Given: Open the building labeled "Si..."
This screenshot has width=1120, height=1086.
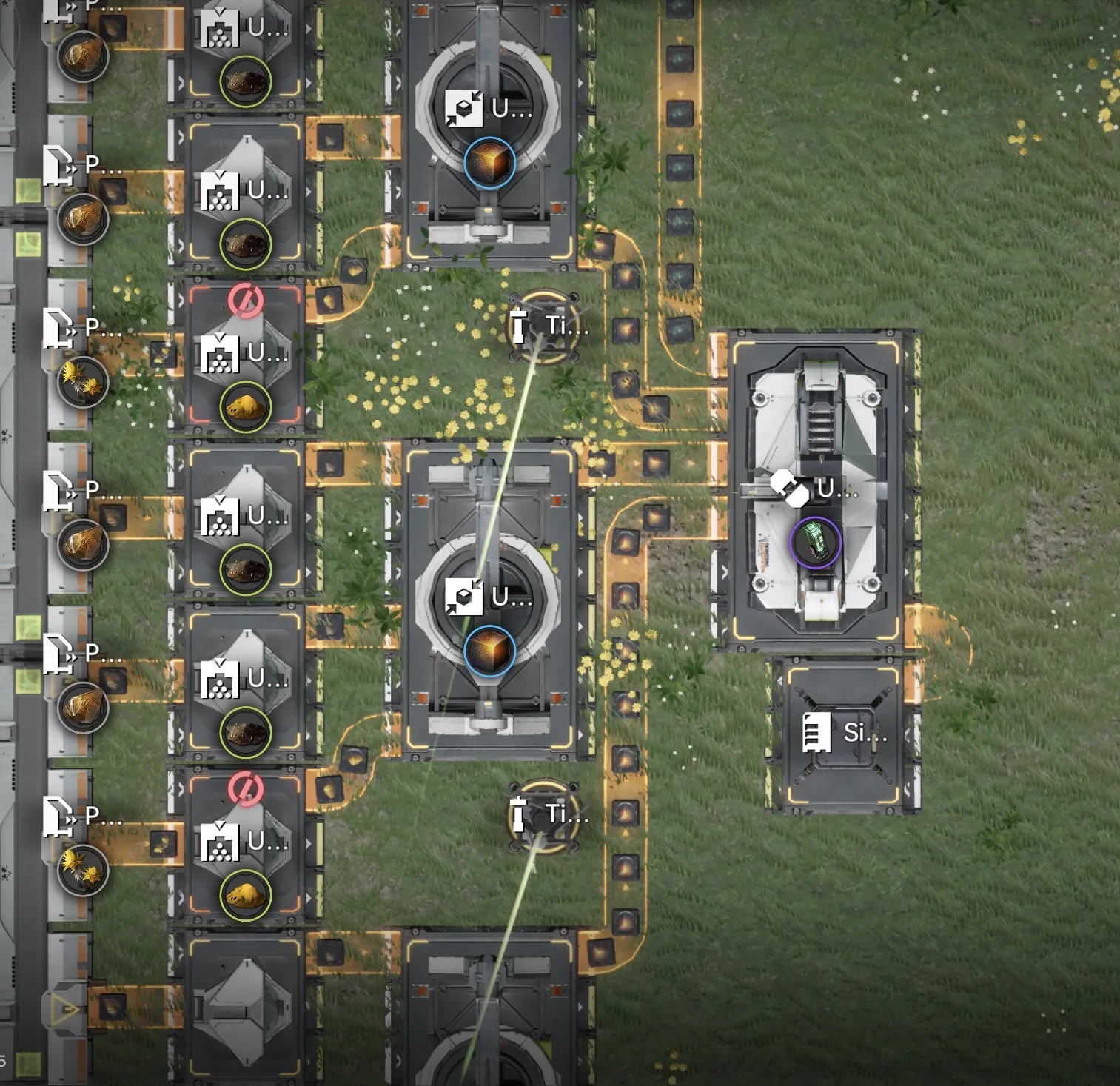Looking at the screenshot, I should pyautogui.click(x=843, y=733).
